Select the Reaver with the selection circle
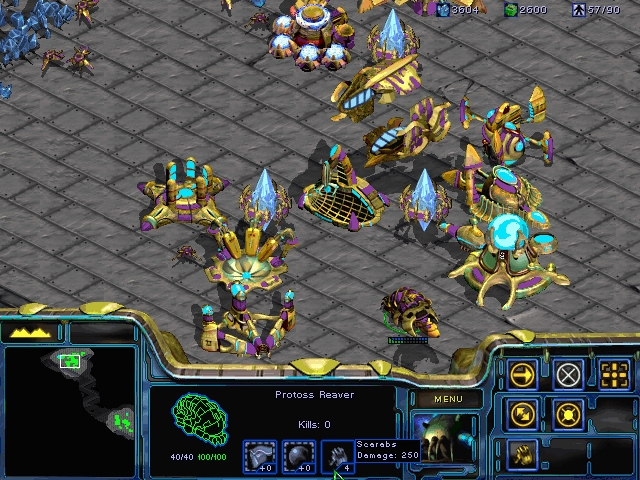This screenshot has height=480, width=640. click(x=411, y=313)
